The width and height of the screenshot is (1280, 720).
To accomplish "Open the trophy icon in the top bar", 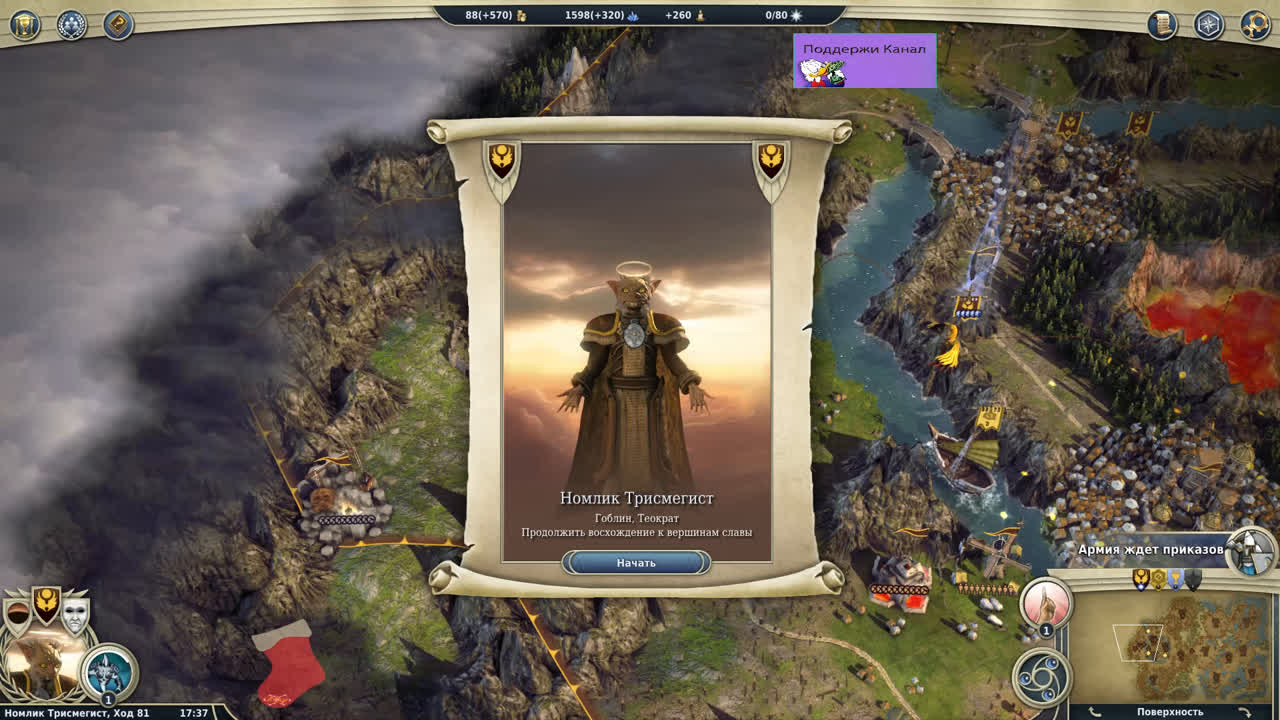I will pos(24,25).
